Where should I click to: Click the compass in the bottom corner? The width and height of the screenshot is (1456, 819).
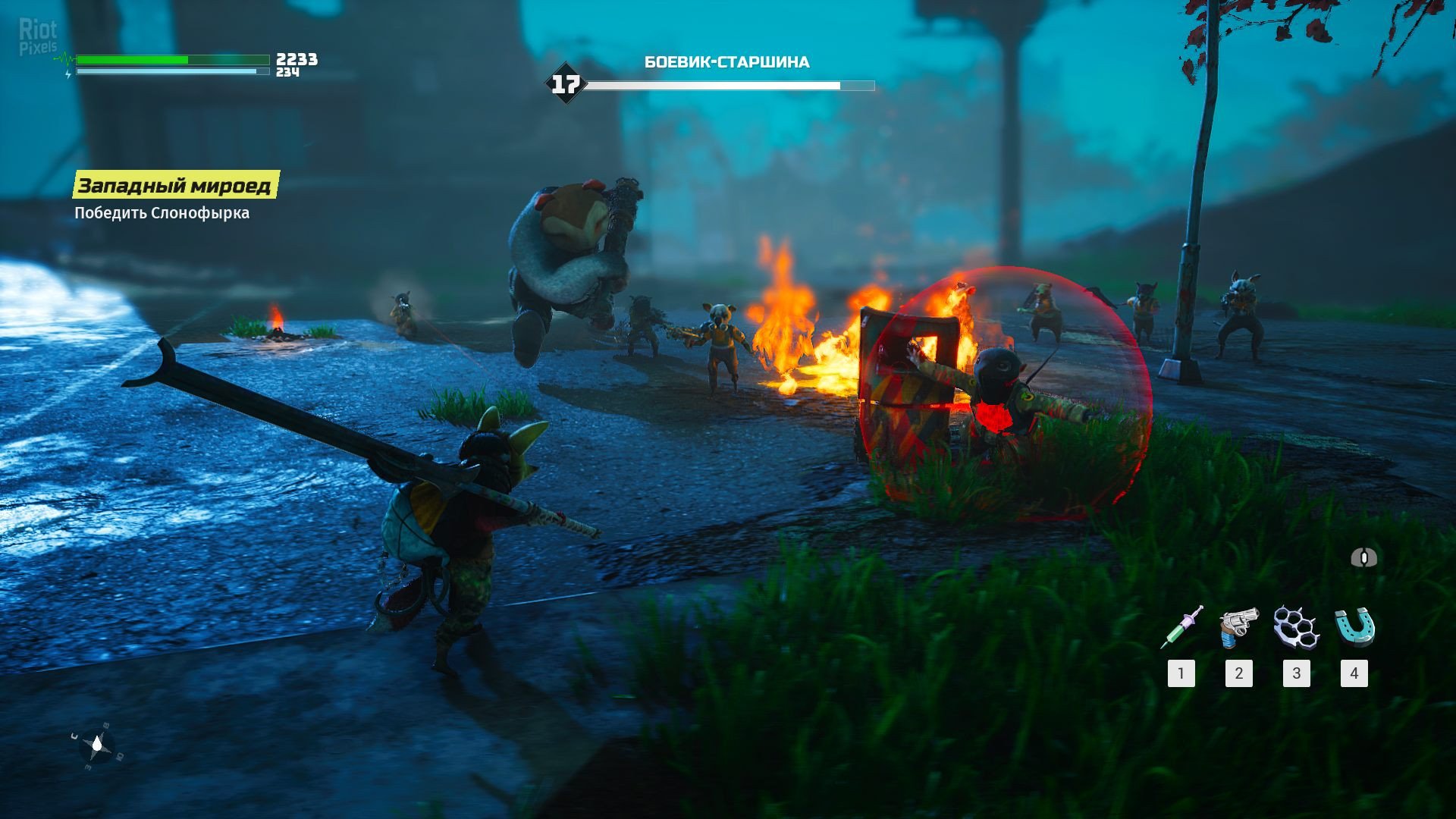point(97,747)
